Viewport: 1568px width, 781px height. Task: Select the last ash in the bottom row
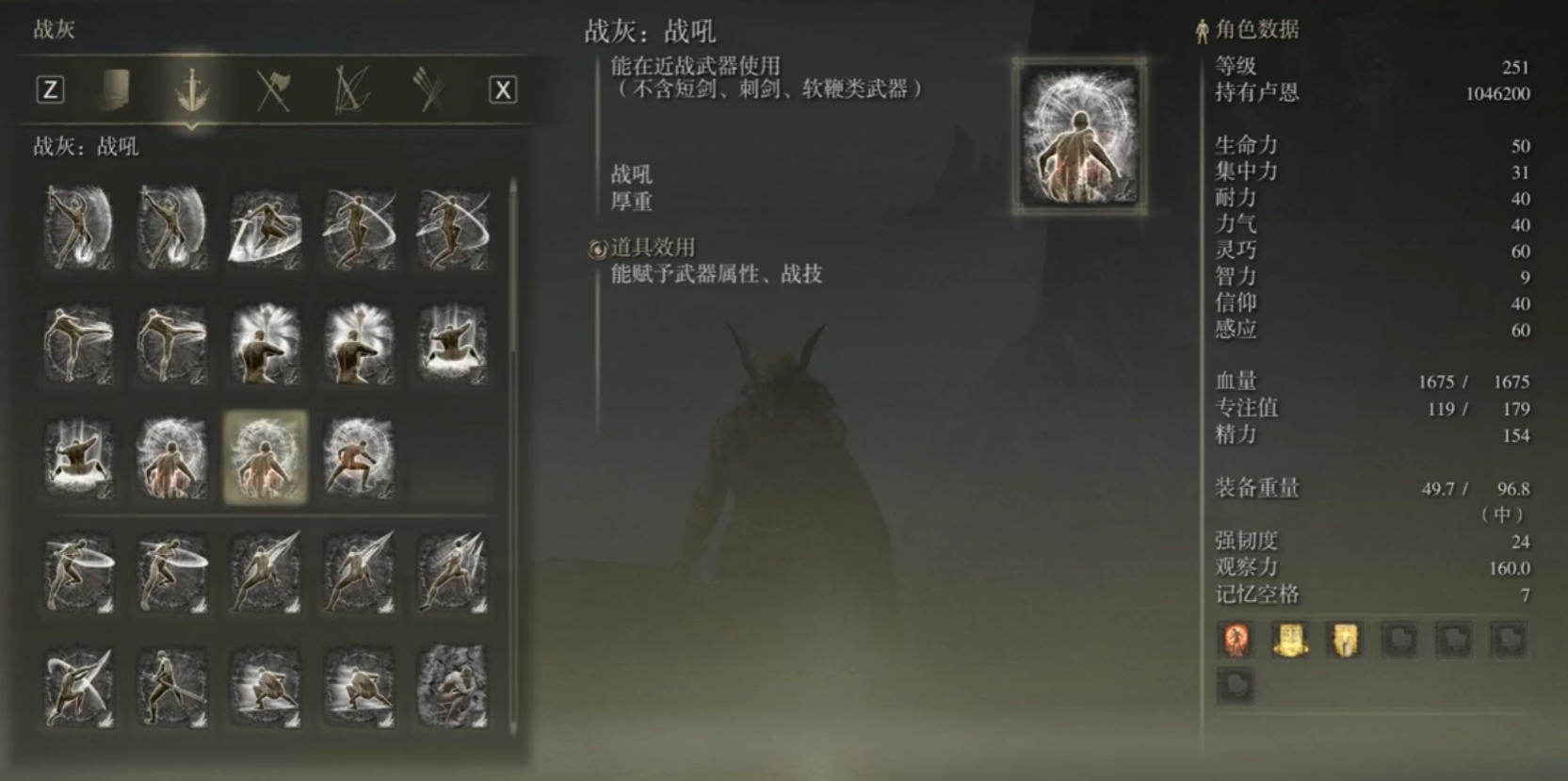[x=451, y=688]
